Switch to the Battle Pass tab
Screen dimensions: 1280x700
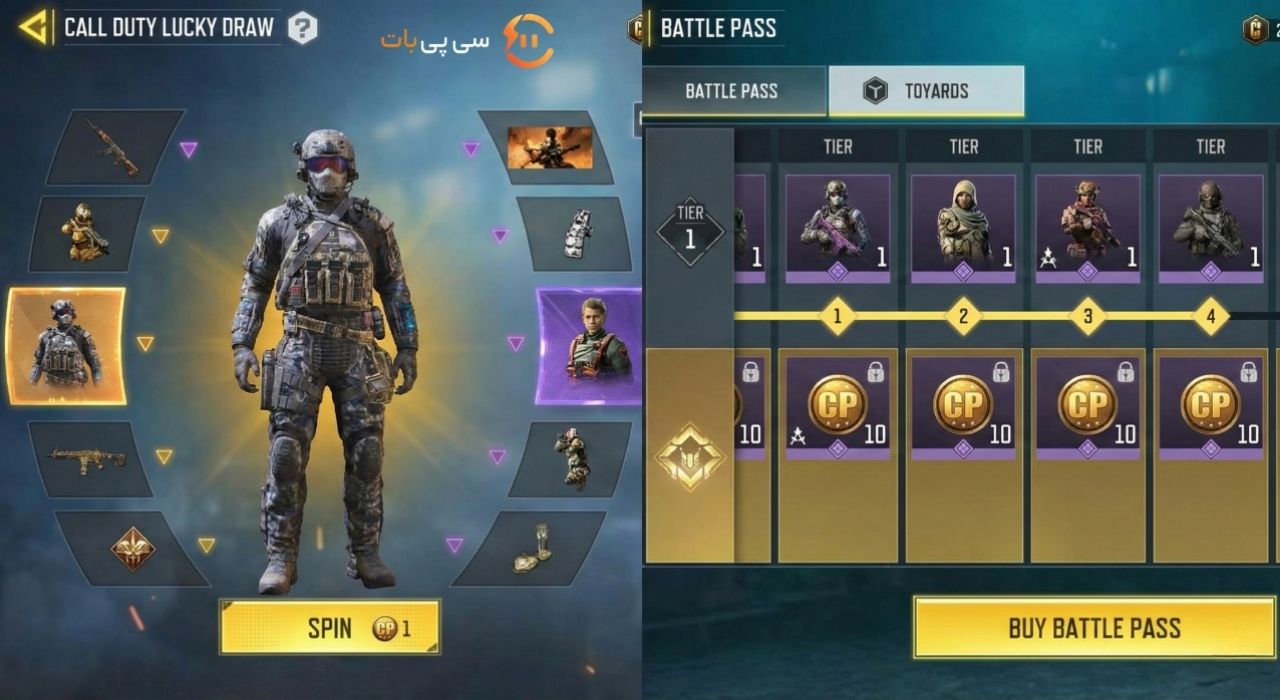tap(733, 91)
